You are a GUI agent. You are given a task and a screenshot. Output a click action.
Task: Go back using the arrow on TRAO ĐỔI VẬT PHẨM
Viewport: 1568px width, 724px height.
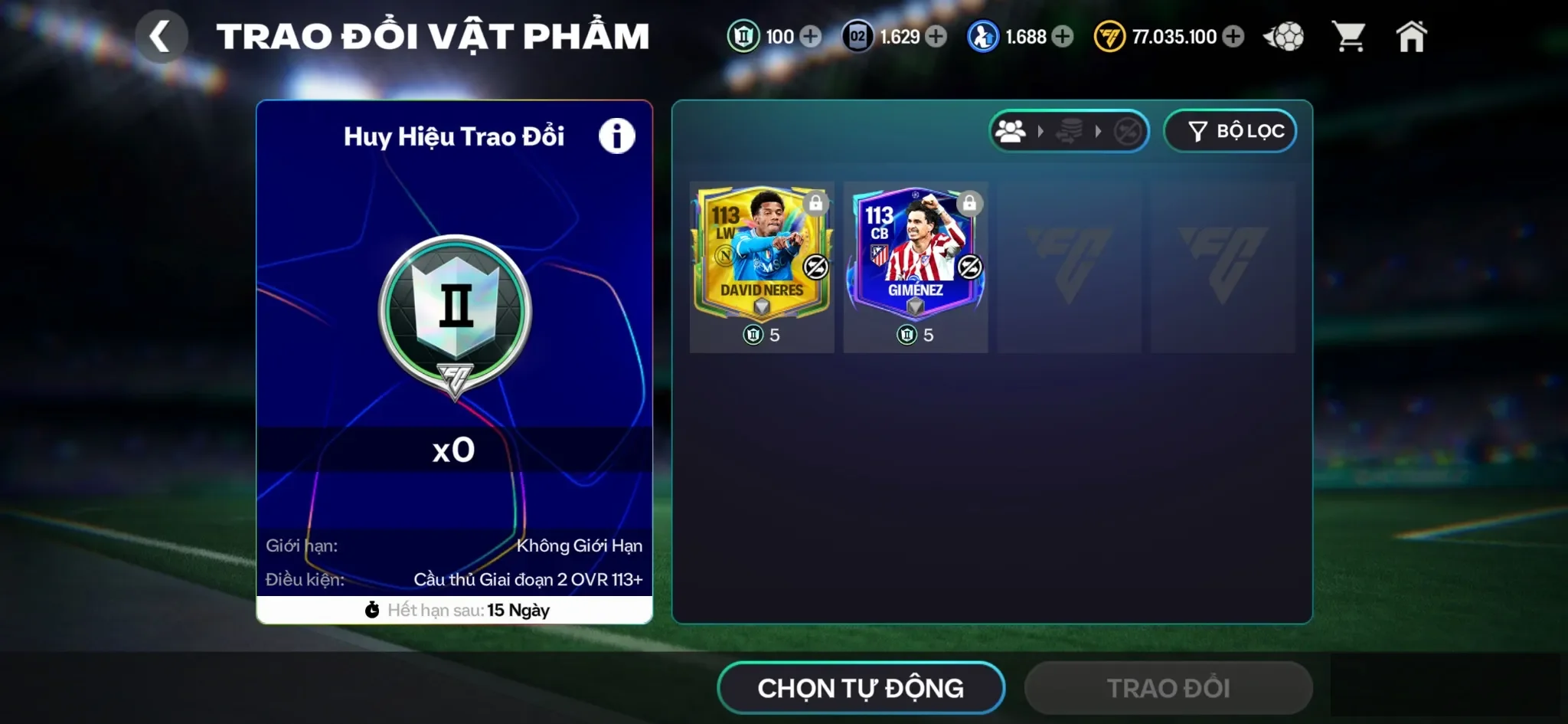click(x=162, y=35)
